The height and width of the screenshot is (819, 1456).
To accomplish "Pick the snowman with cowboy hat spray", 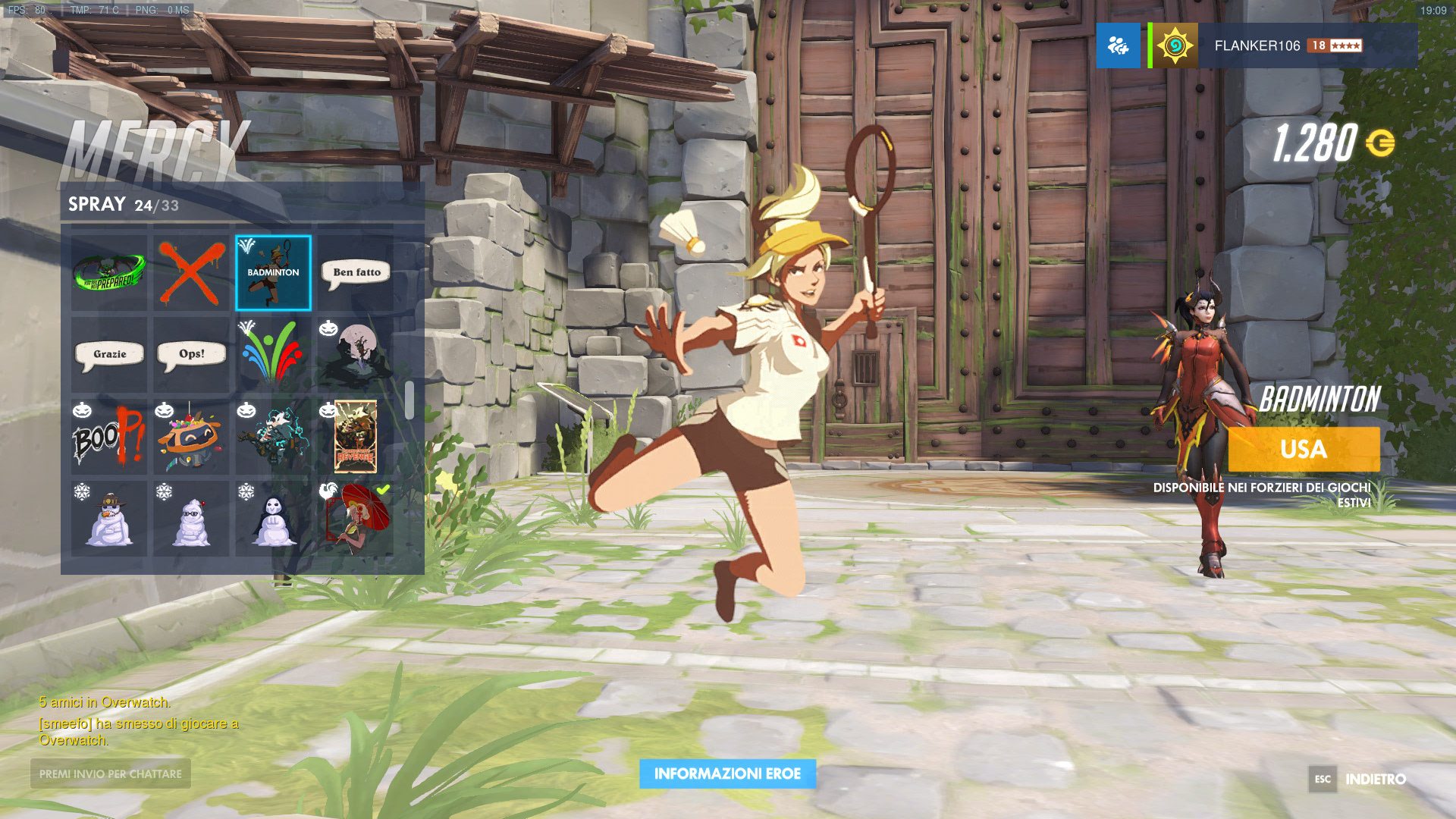I will click(x=109, y=519).
